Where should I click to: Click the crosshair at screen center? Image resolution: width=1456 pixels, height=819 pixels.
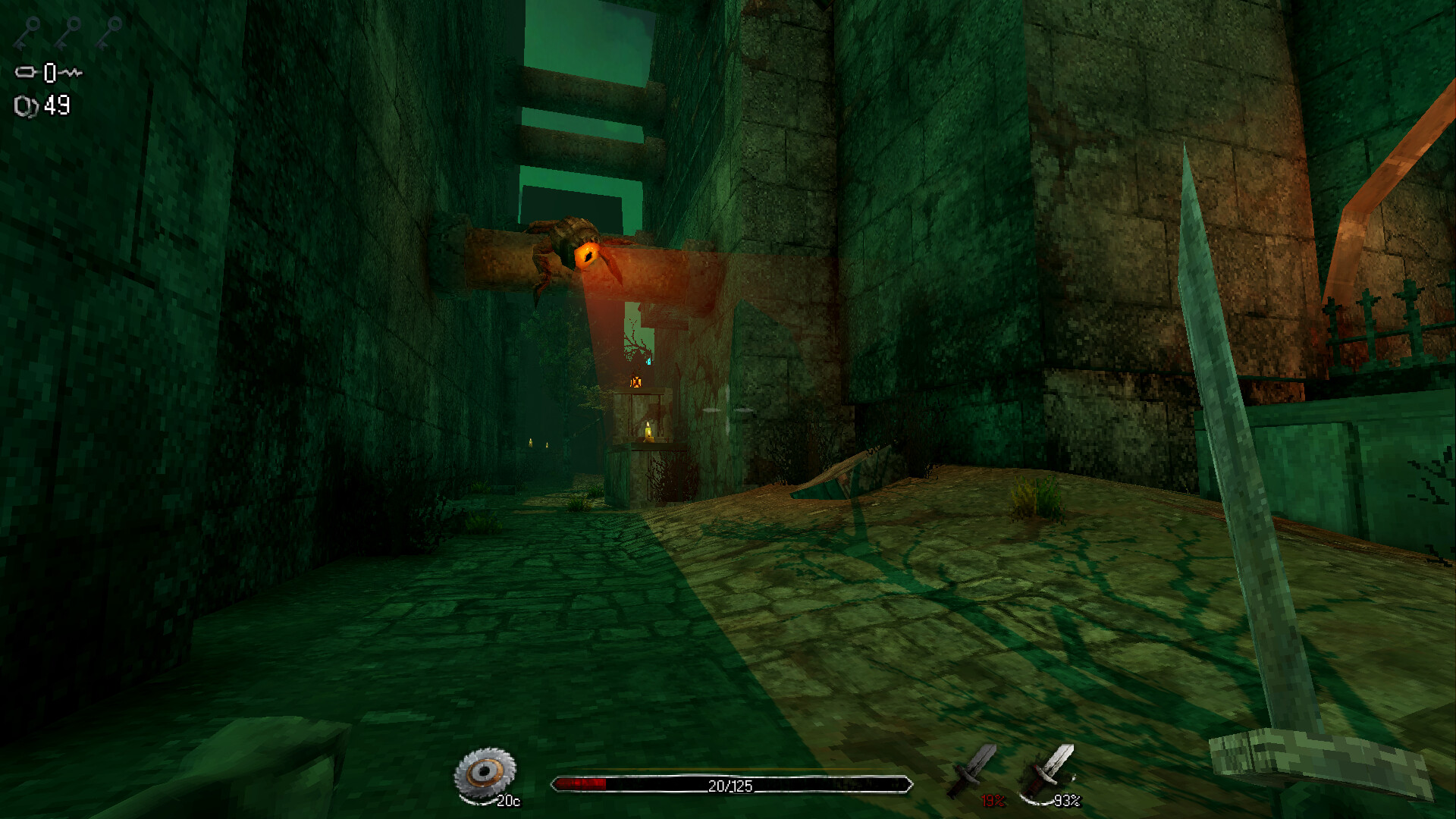click(x=728, y=409)
